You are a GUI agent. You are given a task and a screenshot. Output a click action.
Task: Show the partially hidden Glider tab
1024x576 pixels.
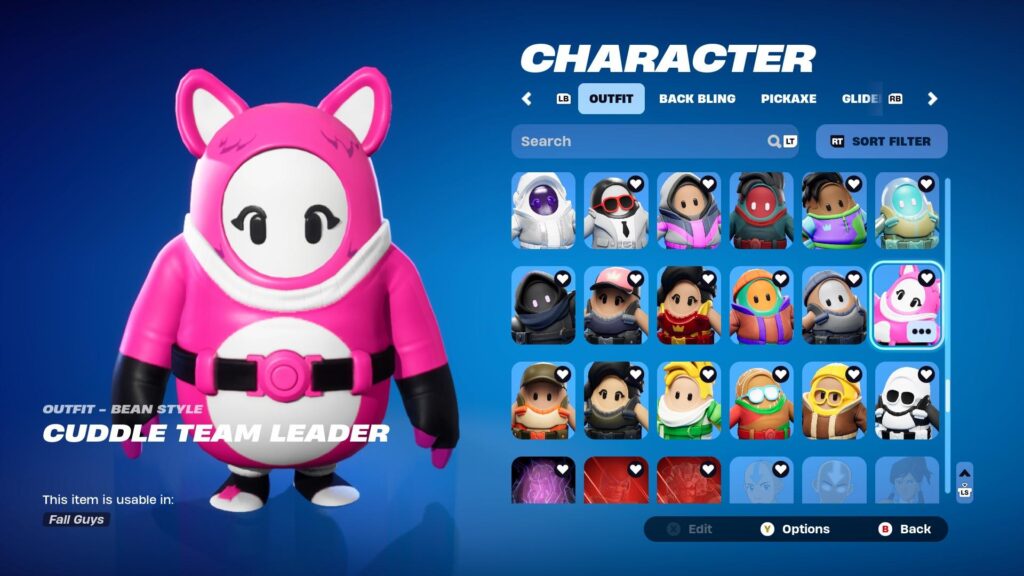pyautogui.click(x=860, y=99)
